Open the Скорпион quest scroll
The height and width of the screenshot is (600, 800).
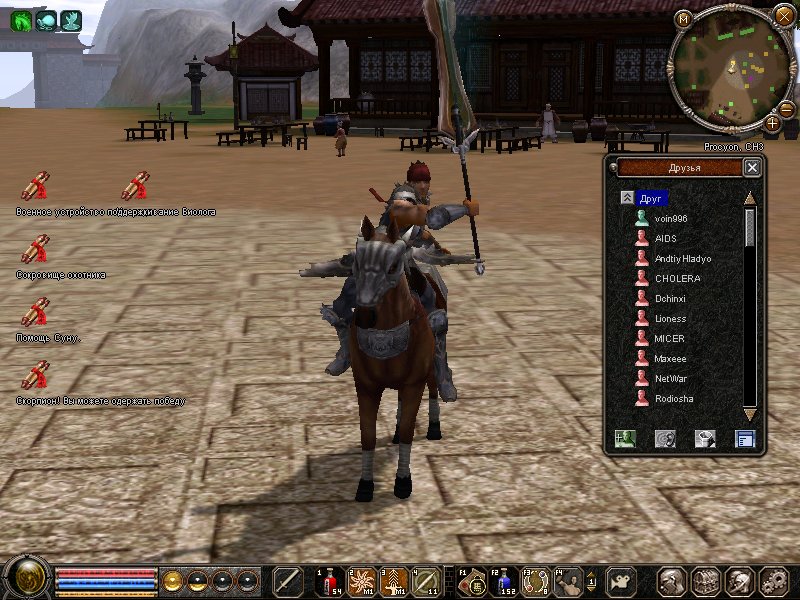tap(35, 374)
